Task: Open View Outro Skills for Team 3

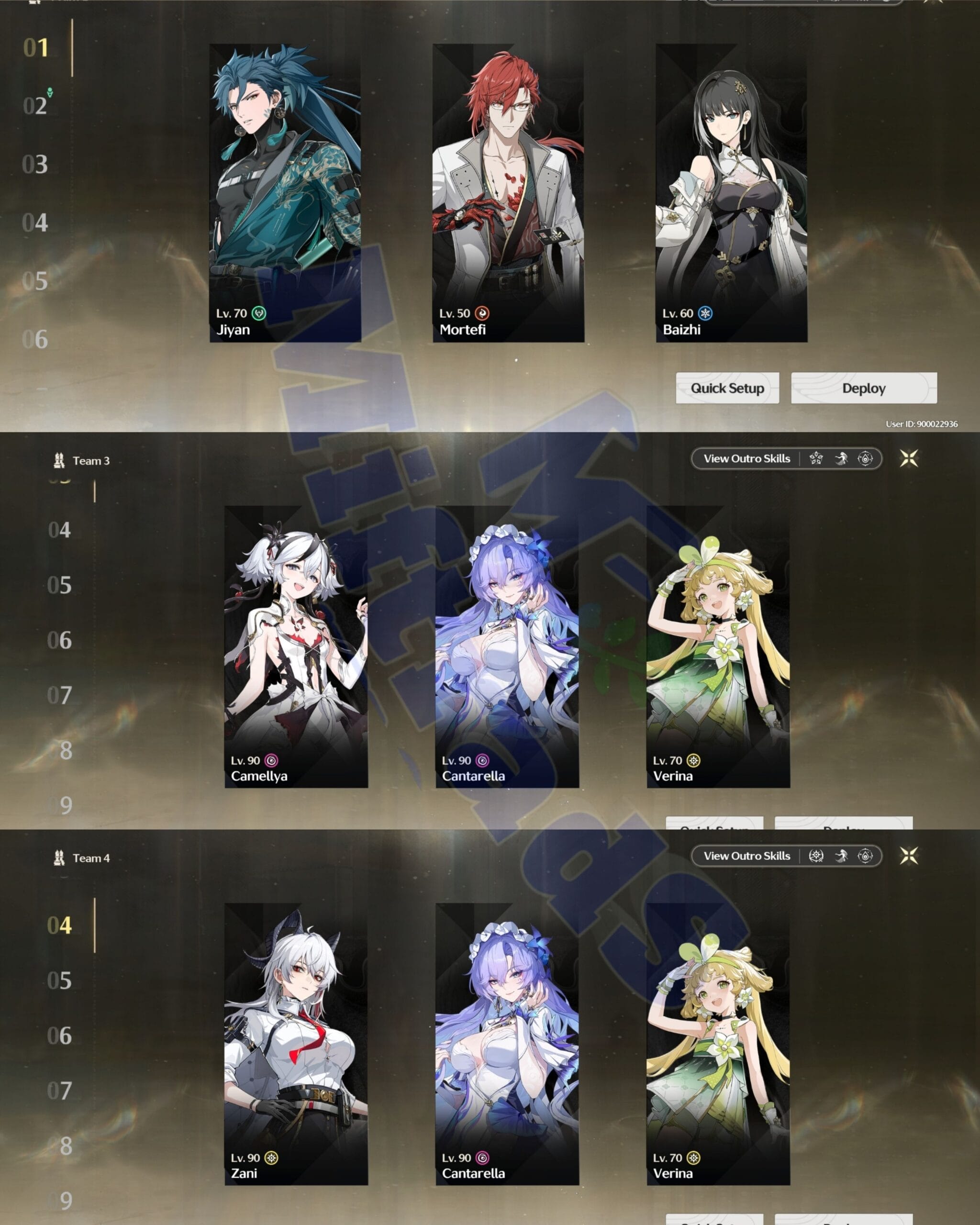Action: [746, 458]
